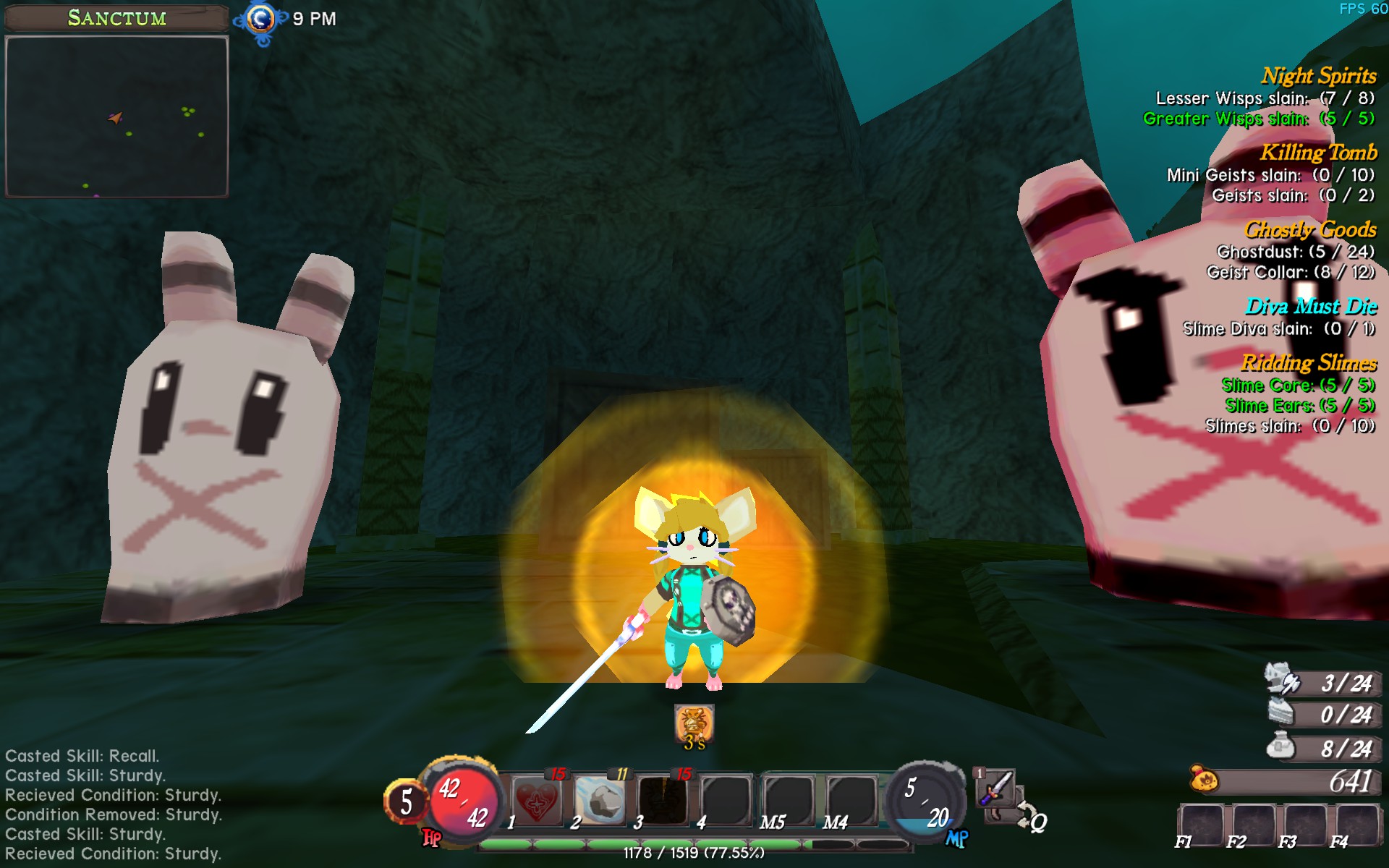Click the sword weapon icon
Image resolution: width=1389 pixels, height=868 pixels.
[x=996, y=787]
